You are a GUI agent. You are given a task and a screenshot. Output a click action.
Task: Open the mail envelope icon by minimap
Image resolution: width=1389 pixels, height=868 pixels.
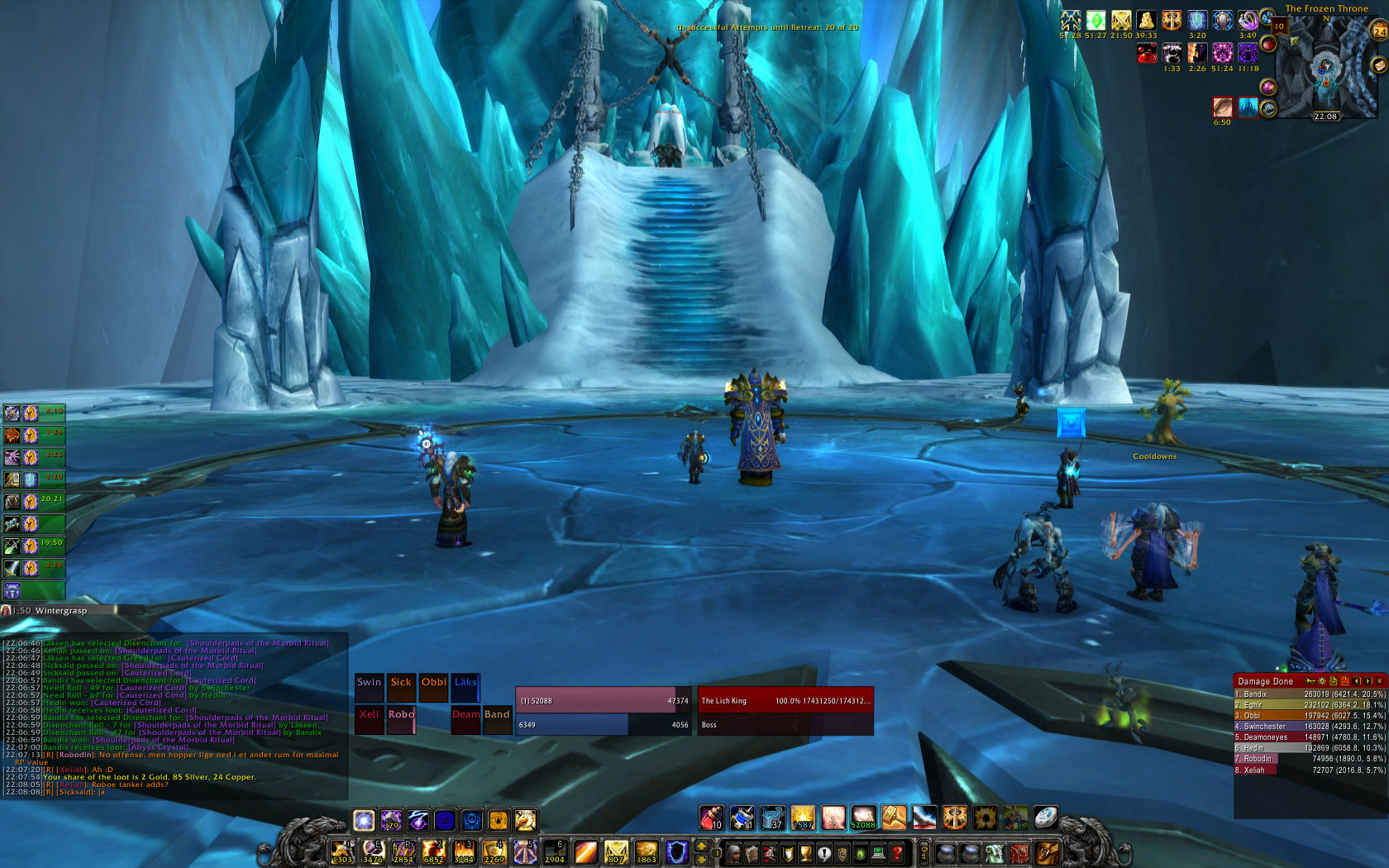point(1378,65)
